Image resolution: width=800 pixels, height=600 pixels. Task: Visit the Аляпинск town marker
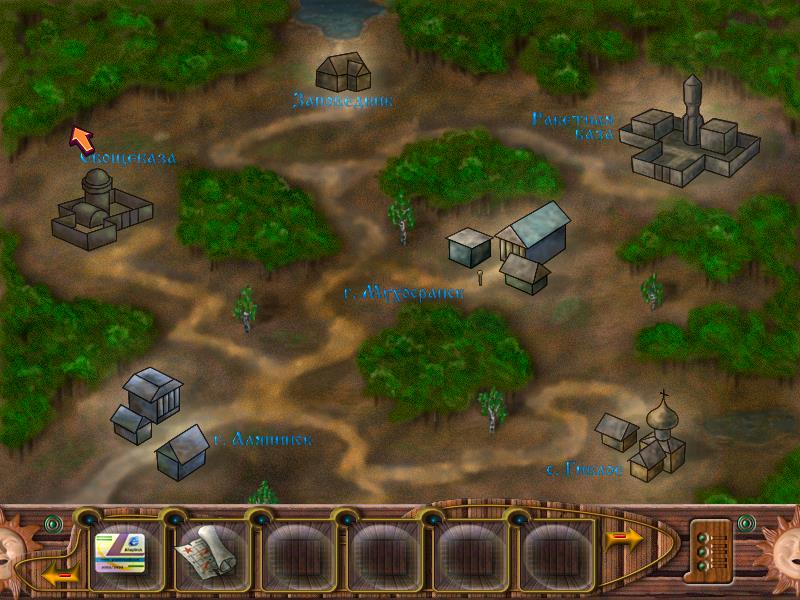point(157,421)
